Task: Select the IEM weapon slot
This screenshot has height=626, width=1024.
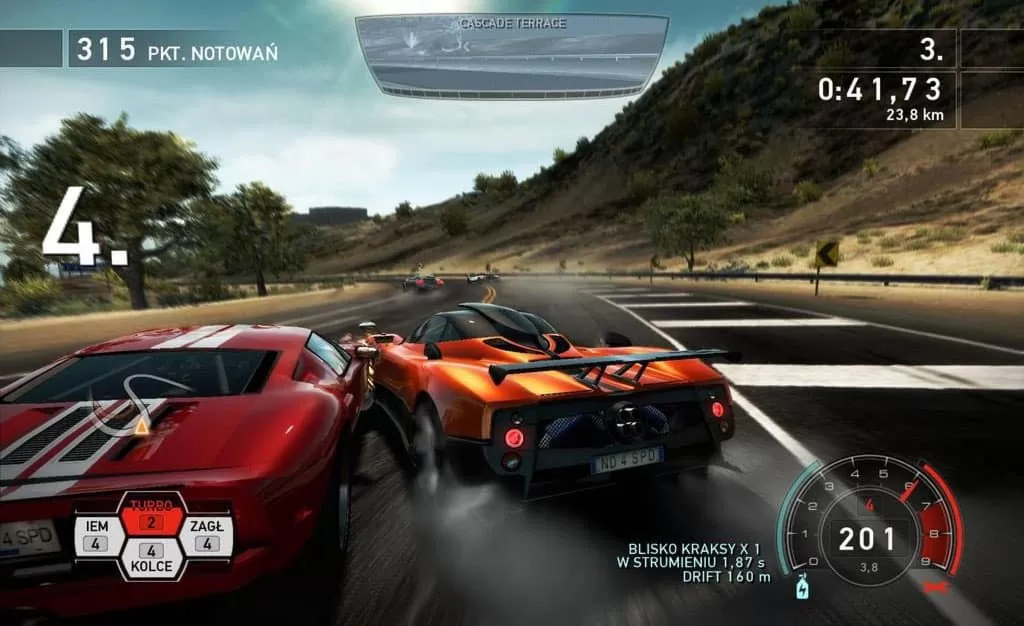Action: [96, 535]
